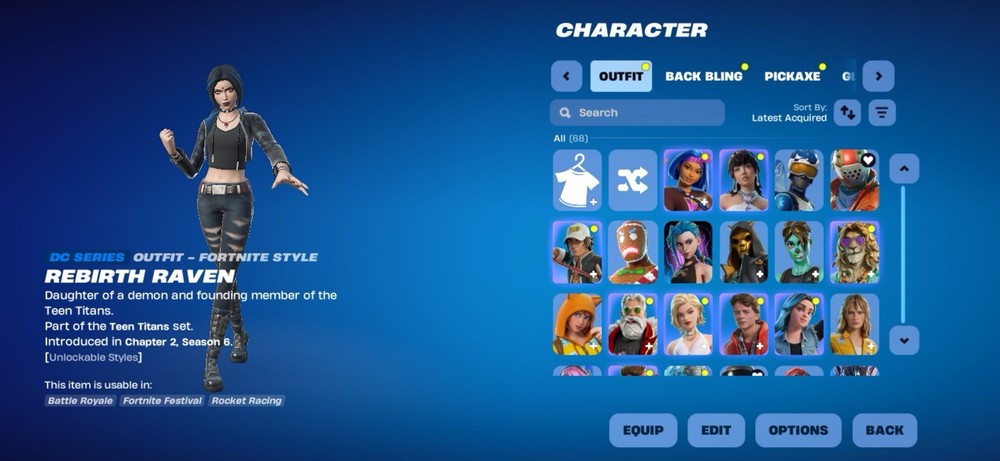Select the Outfit tab
1000x461 pixels.
pyautogui.click(x=621, y=76)
